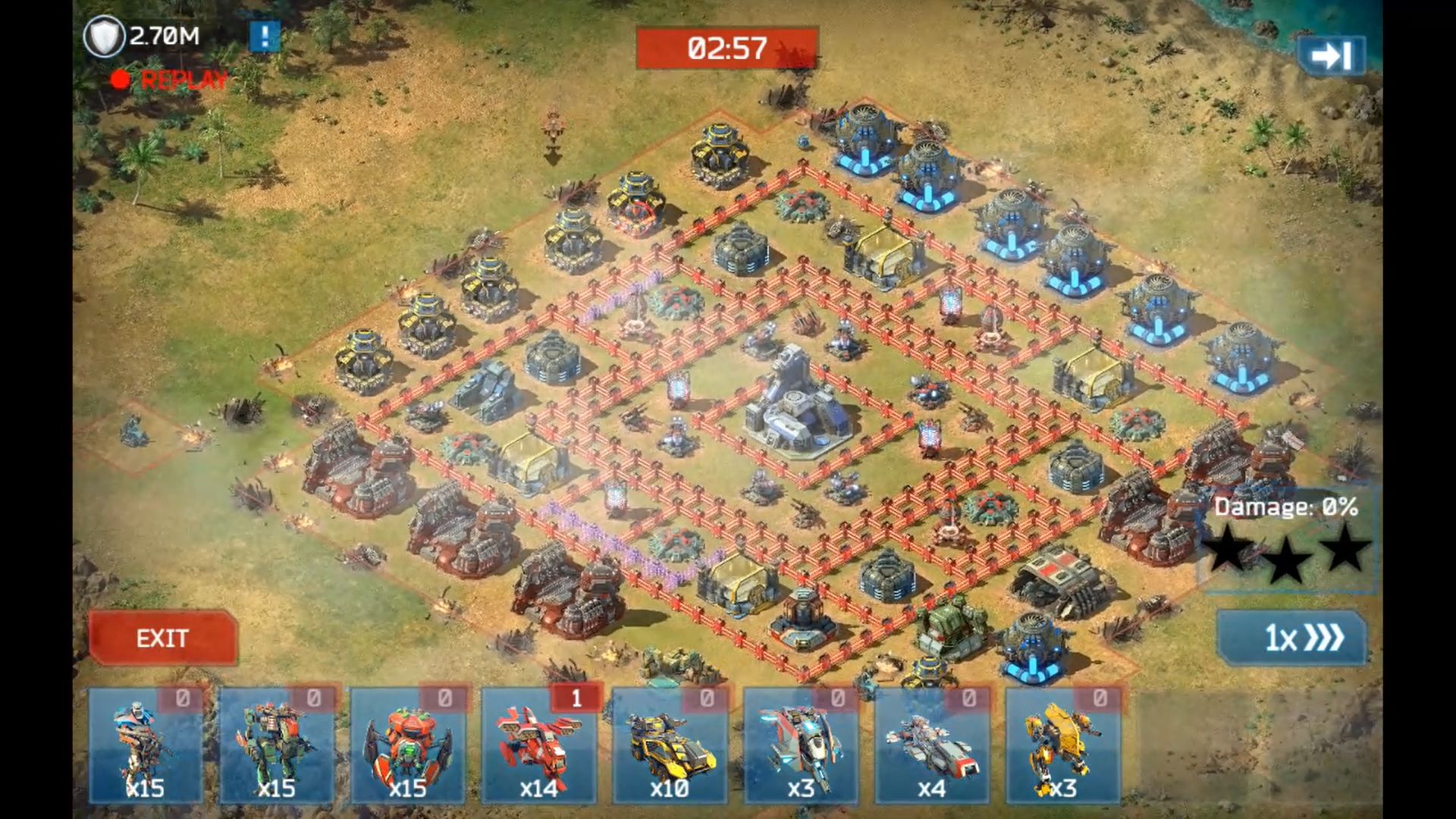Click the shield icon beside 2.70M
Image resolution: width=1456 pixels, height=819 pixels.
(104, 36)
